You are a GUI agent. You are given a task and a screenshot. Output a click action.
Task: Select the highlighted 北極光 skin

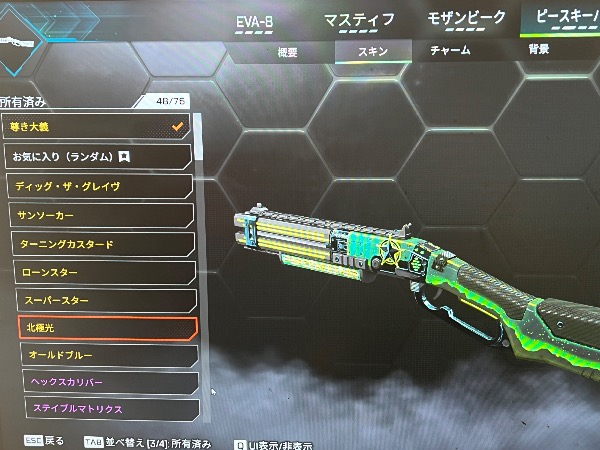coord(107,328)
